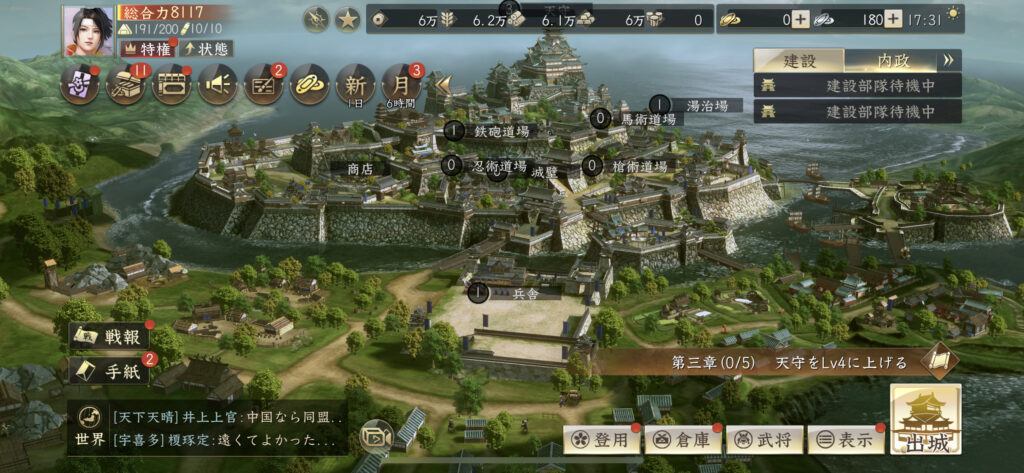This screenshot has height=473, width=1024.
Task: Click the star favorites icon
Action: point(347,19)
